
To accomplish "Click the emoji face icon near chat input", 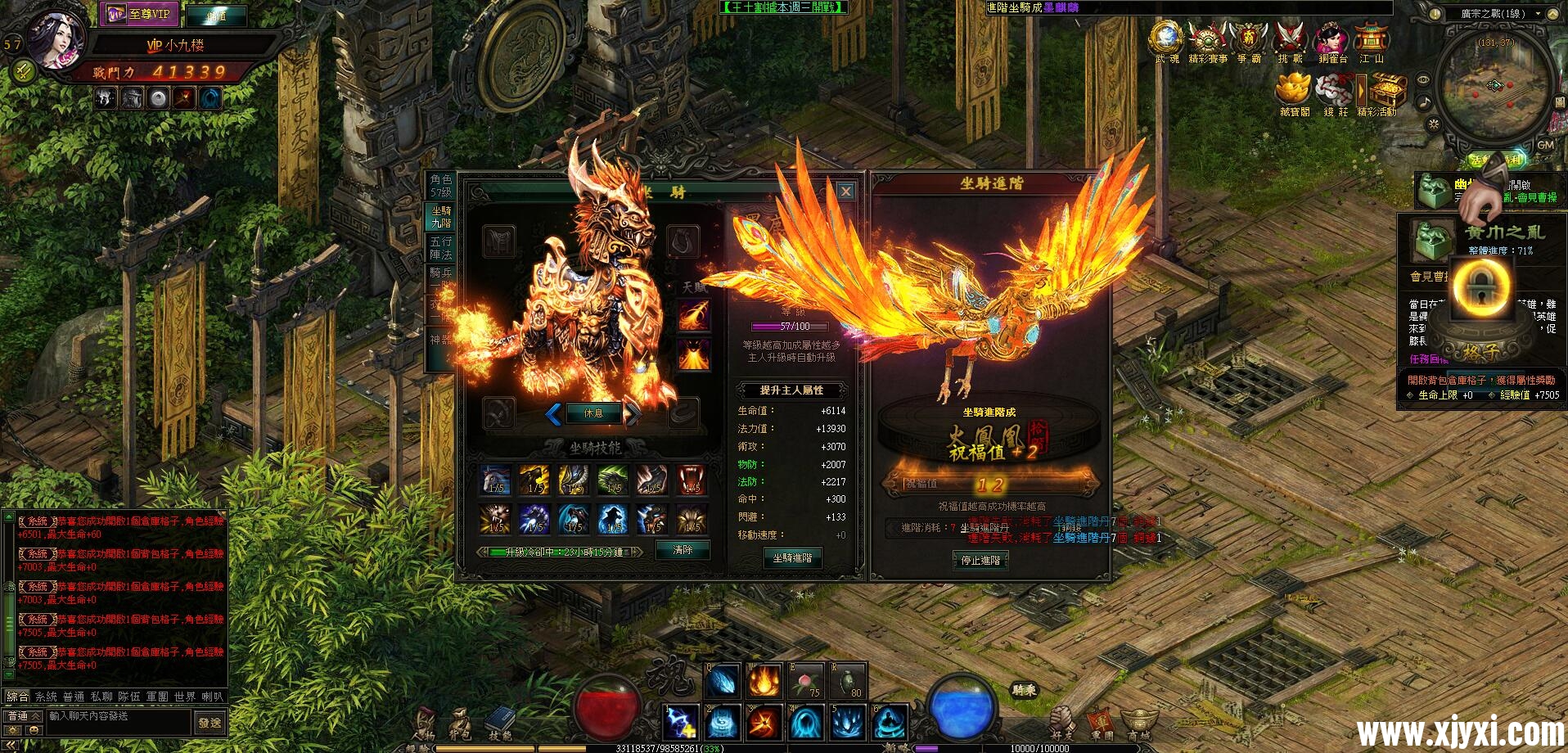I will (x=33, y=731).
